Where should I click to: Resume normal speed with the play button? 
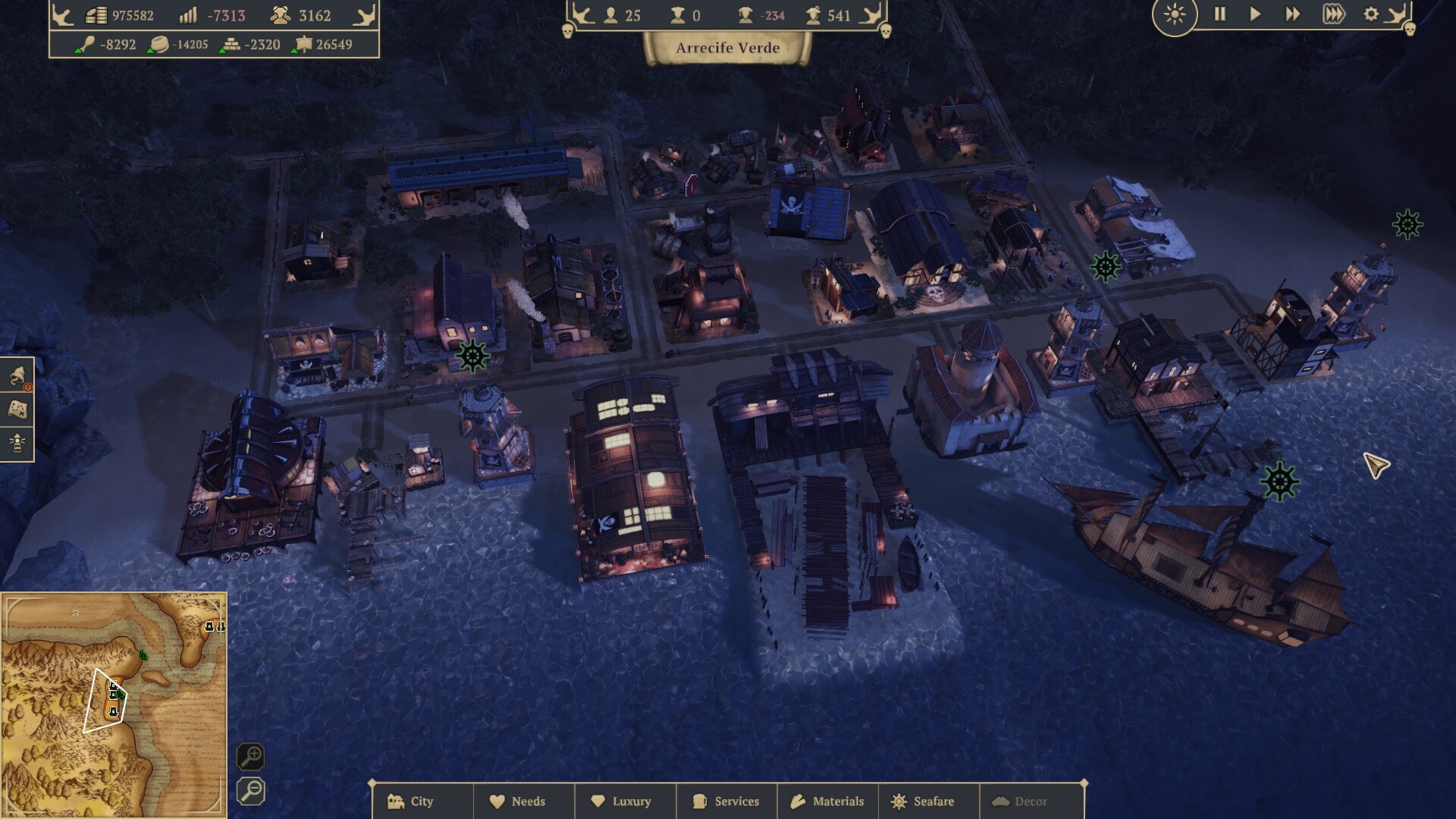tap(1258, 14)
